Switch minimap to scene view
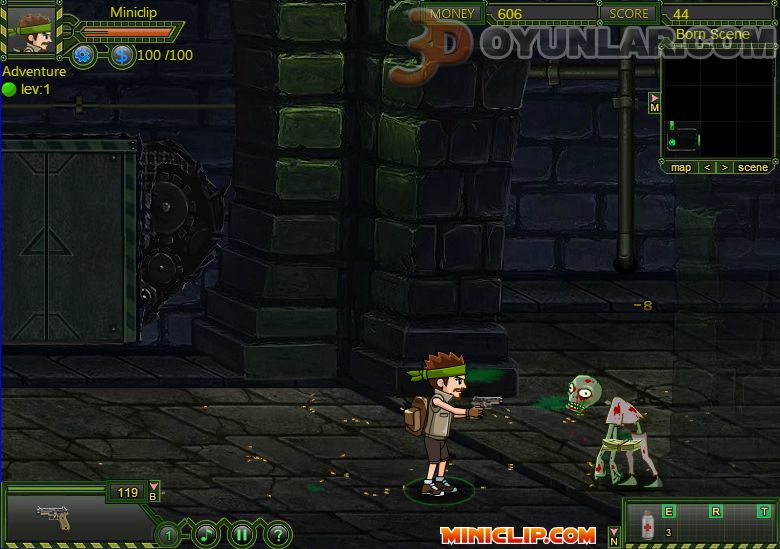The width and height of the screenshot is (780, 549). pos(753,167)
